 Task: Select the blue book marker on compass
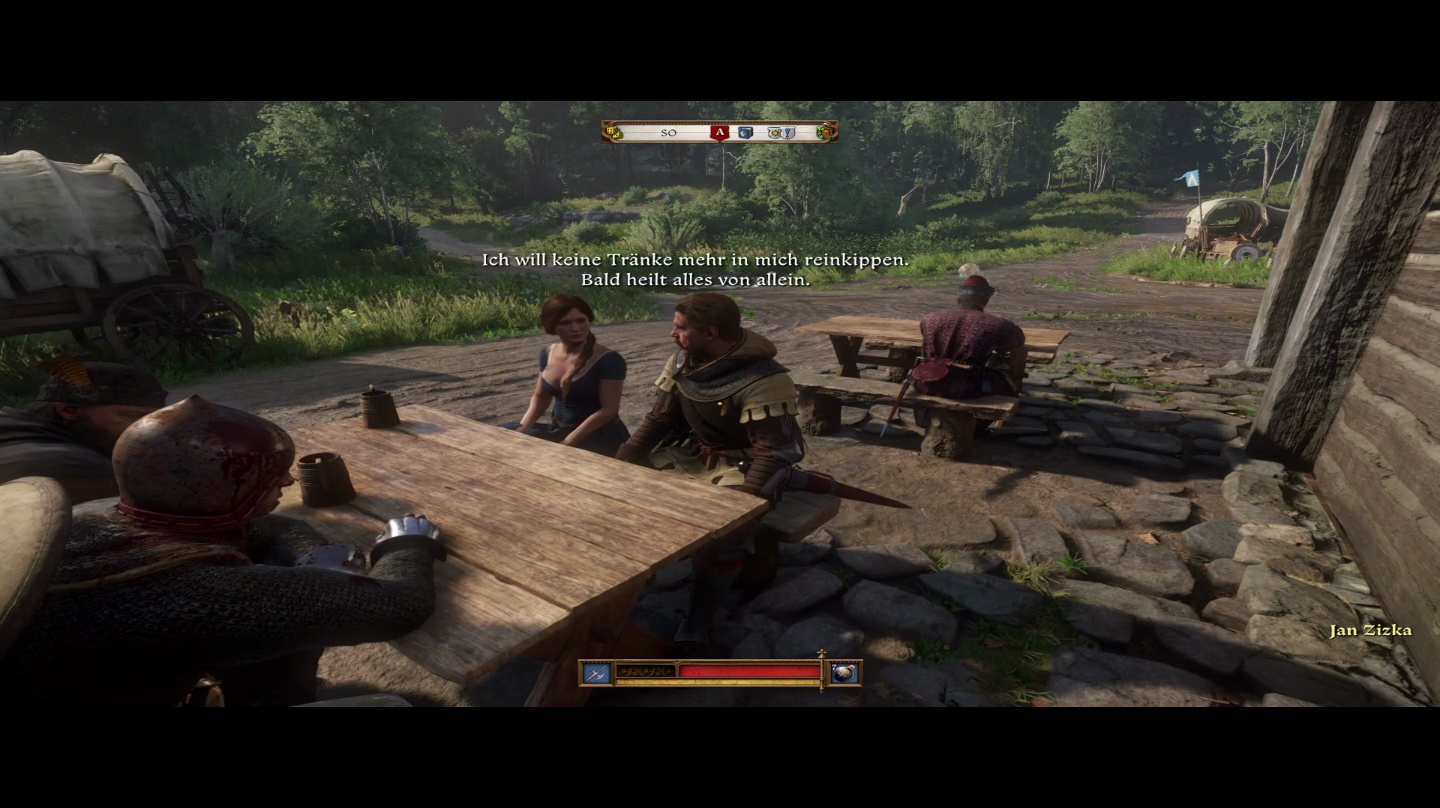coord(745,132)
